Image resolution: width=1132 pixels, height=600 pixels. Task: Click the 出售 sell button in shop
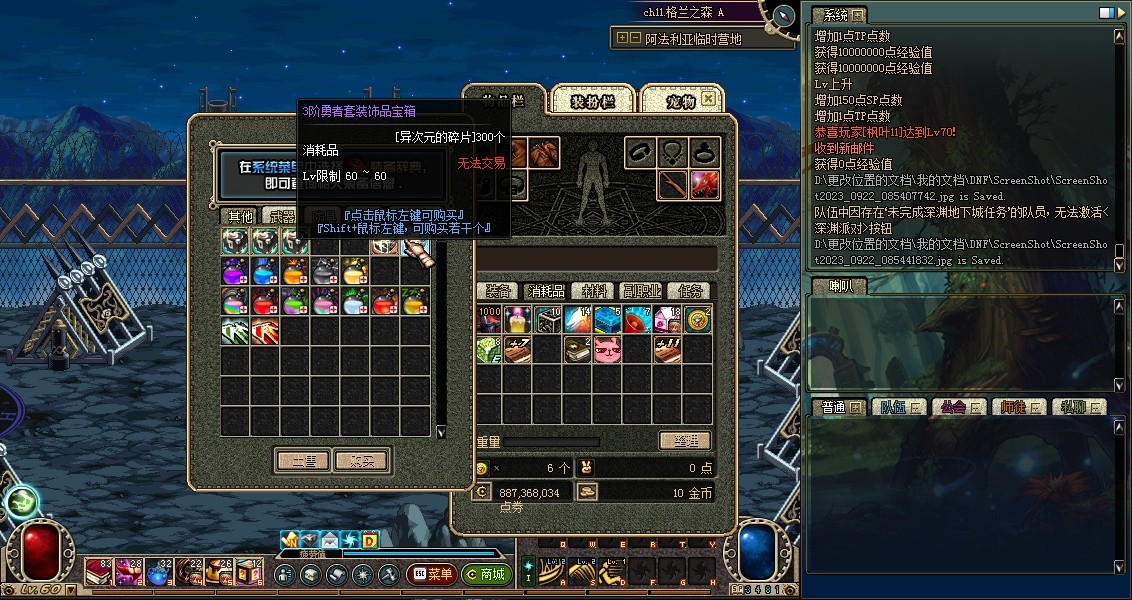[x=303, y=461]
